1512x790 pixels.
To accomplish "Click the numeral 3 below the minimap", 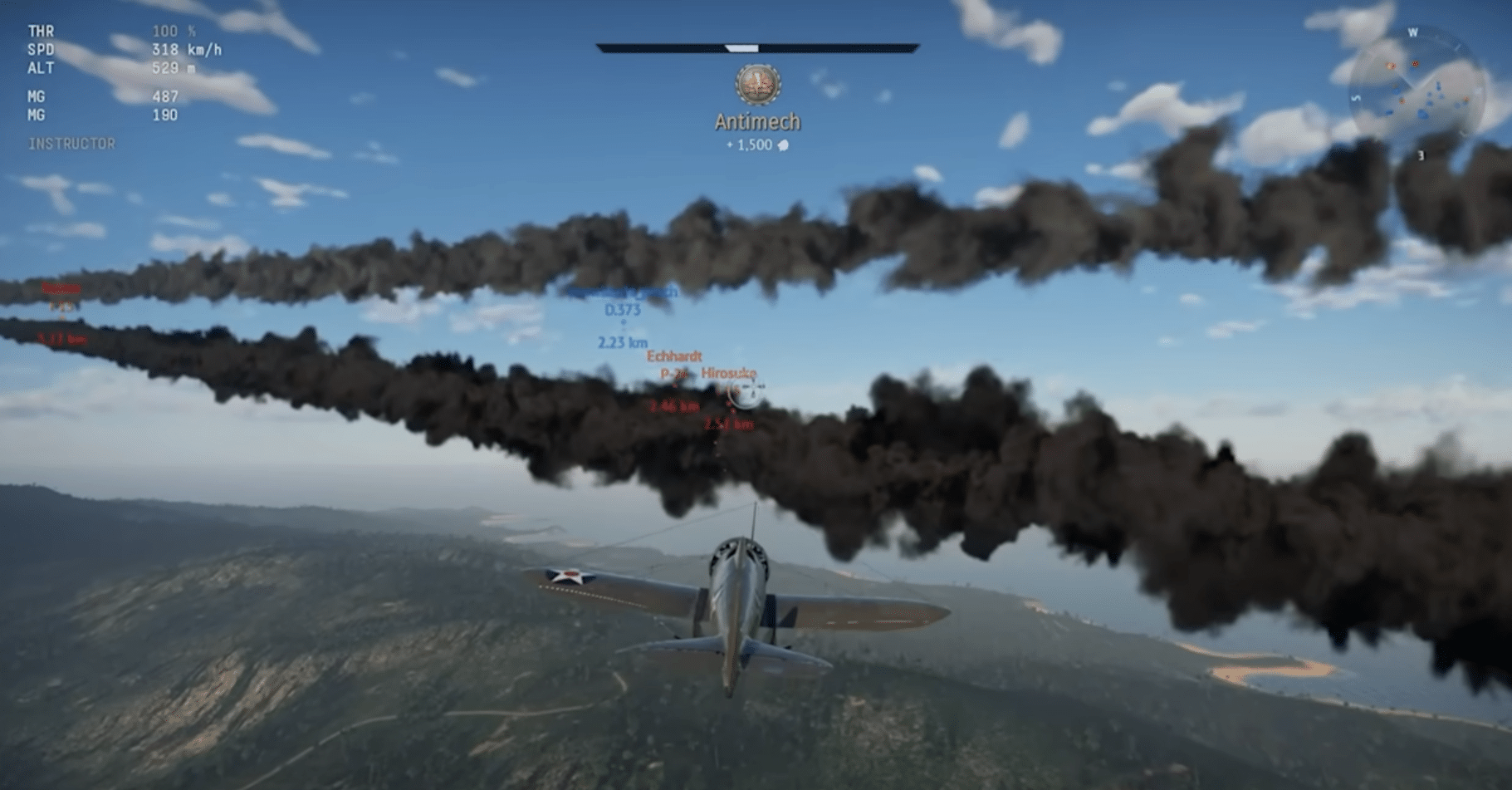I will [x=1422, y=155].
